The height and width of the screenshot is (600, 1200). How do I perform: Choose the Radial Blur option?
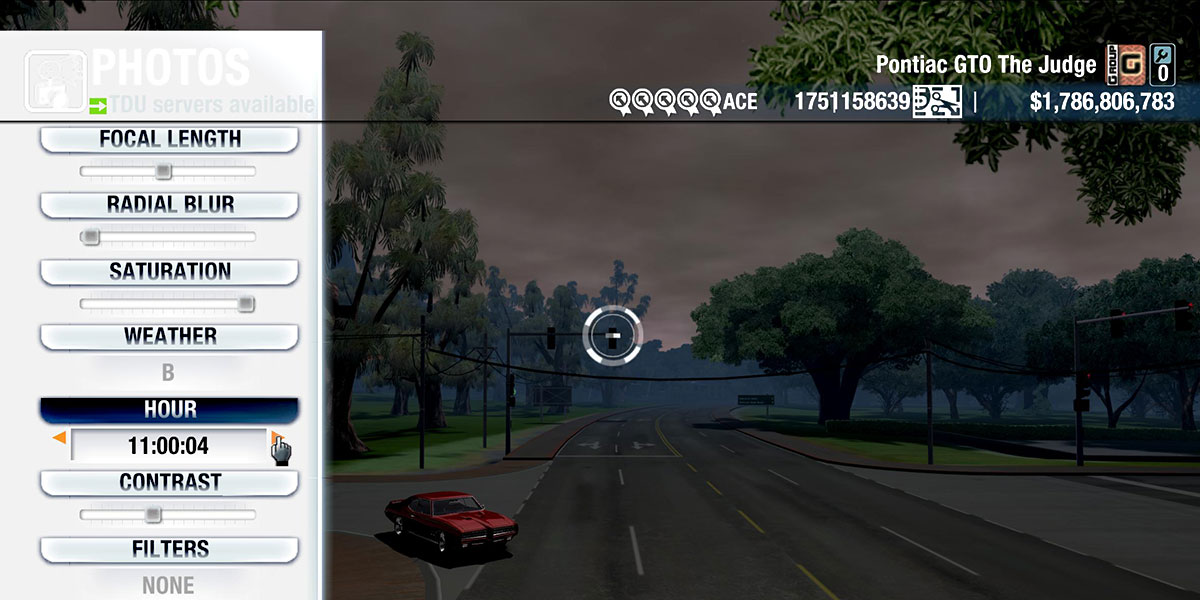click(169, 205)
